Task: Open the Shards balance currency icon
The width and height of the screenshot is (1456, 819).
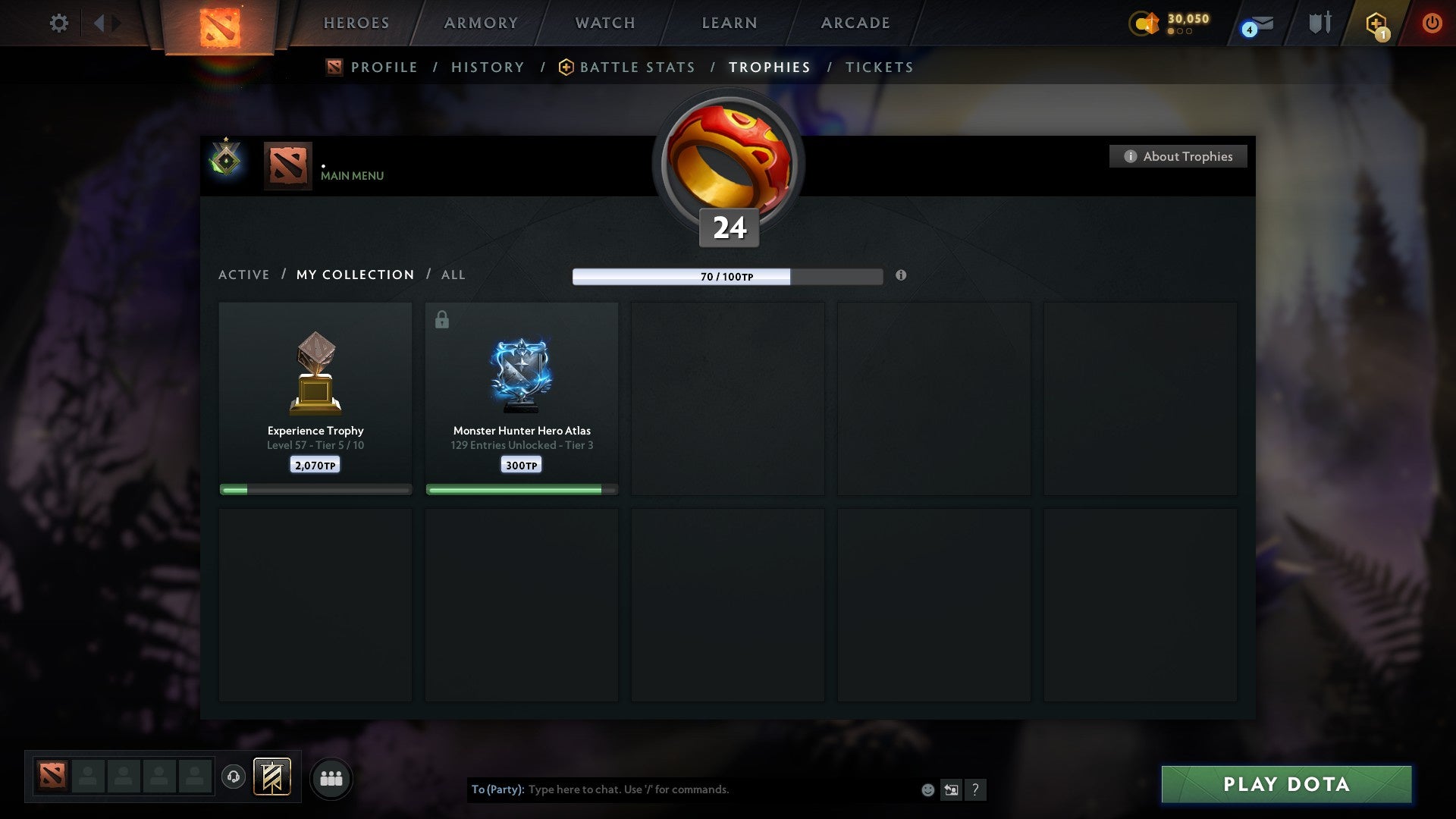Action: 1145,23
